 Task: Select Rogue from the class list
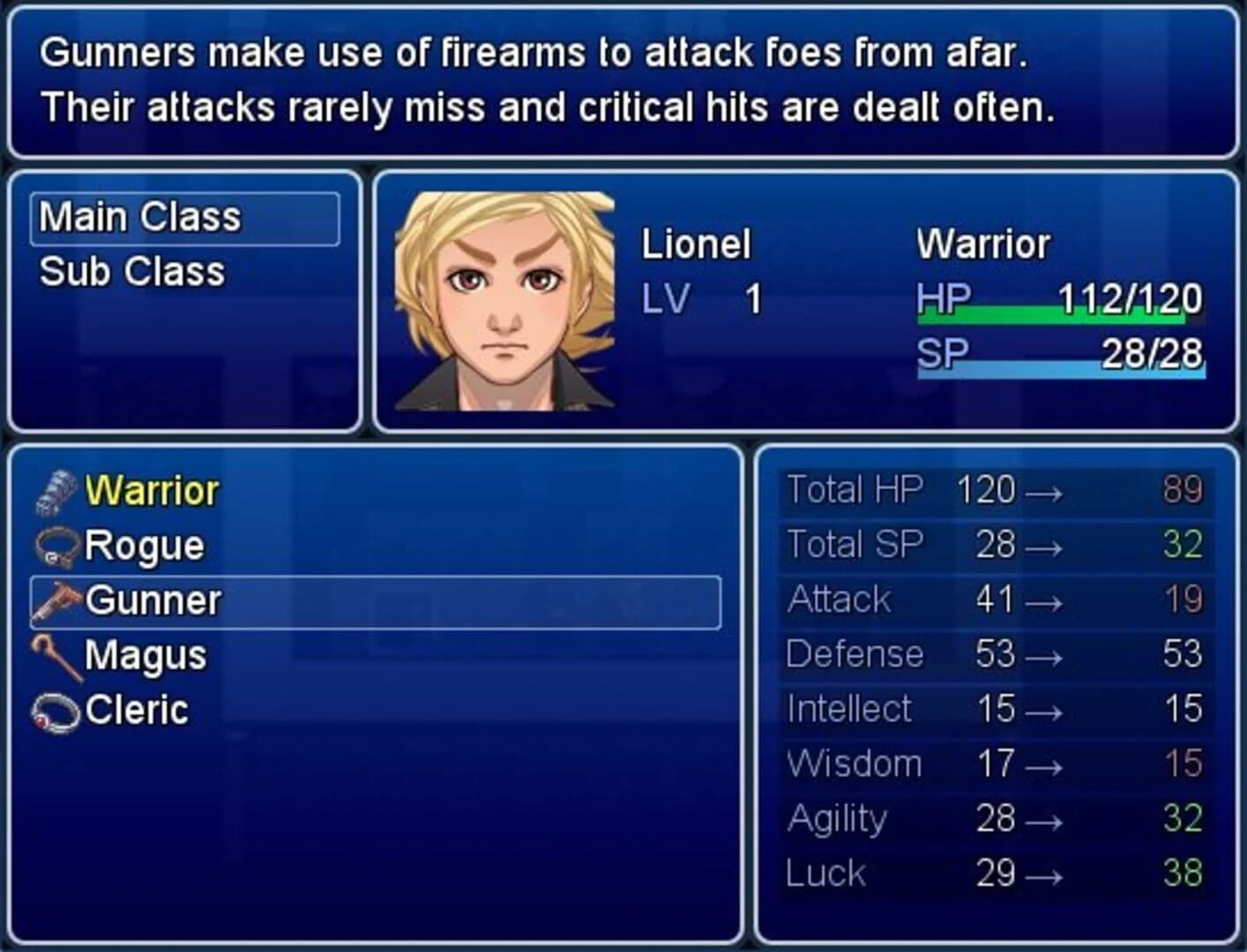click(x=144, y=545)
